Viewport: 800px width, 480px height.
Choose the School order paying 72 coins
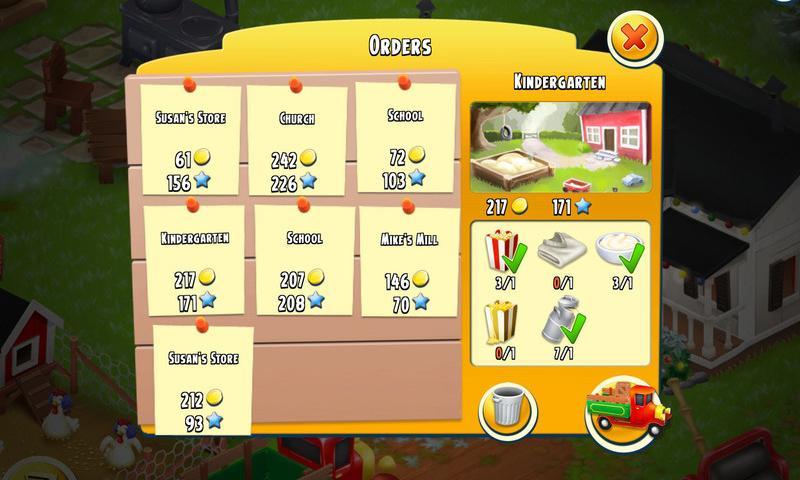pos(404,137)
